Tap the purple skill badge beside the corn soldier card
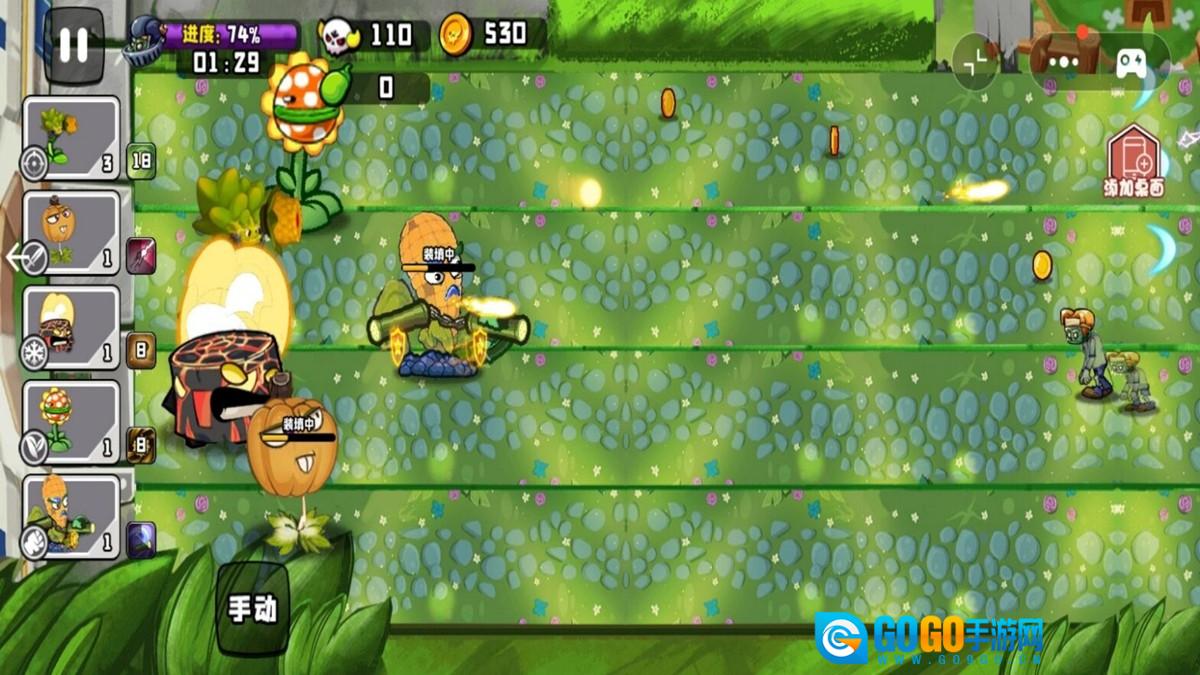 (141, 540)
